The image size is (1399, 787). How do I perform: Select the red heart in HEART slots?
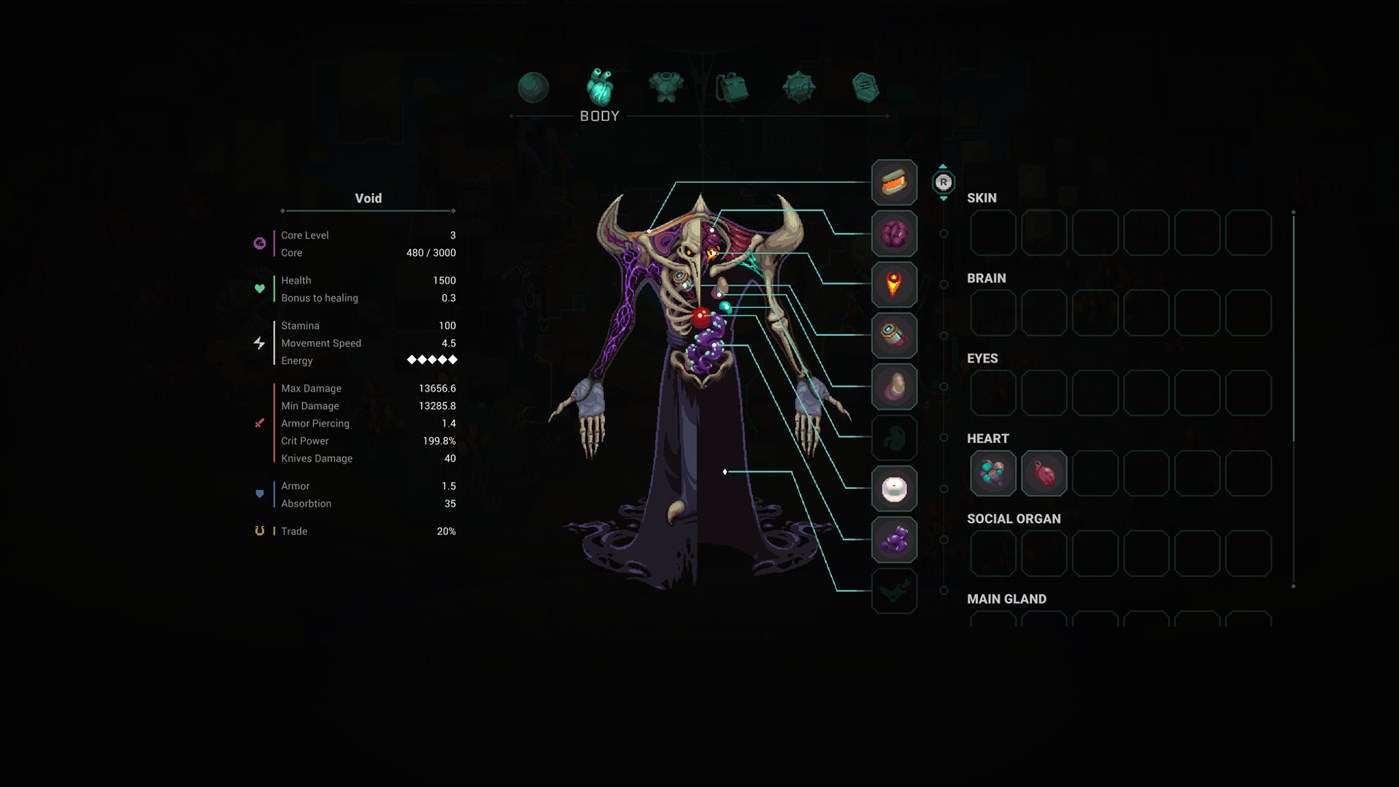pyautogui.click(x=1043, y=473)
